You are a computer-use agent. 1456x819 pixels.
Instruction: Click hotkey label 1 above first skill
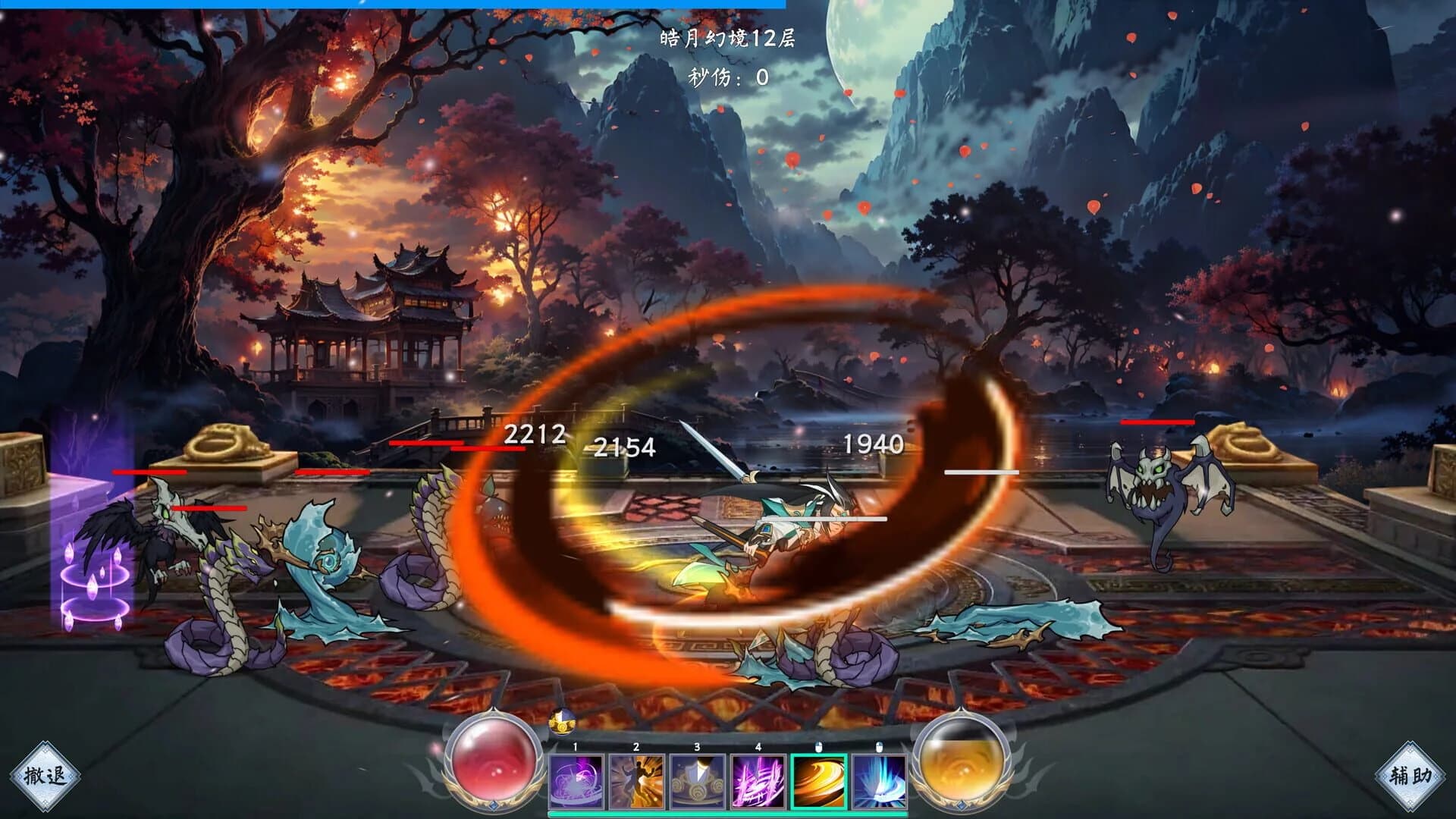pos(575,747)
